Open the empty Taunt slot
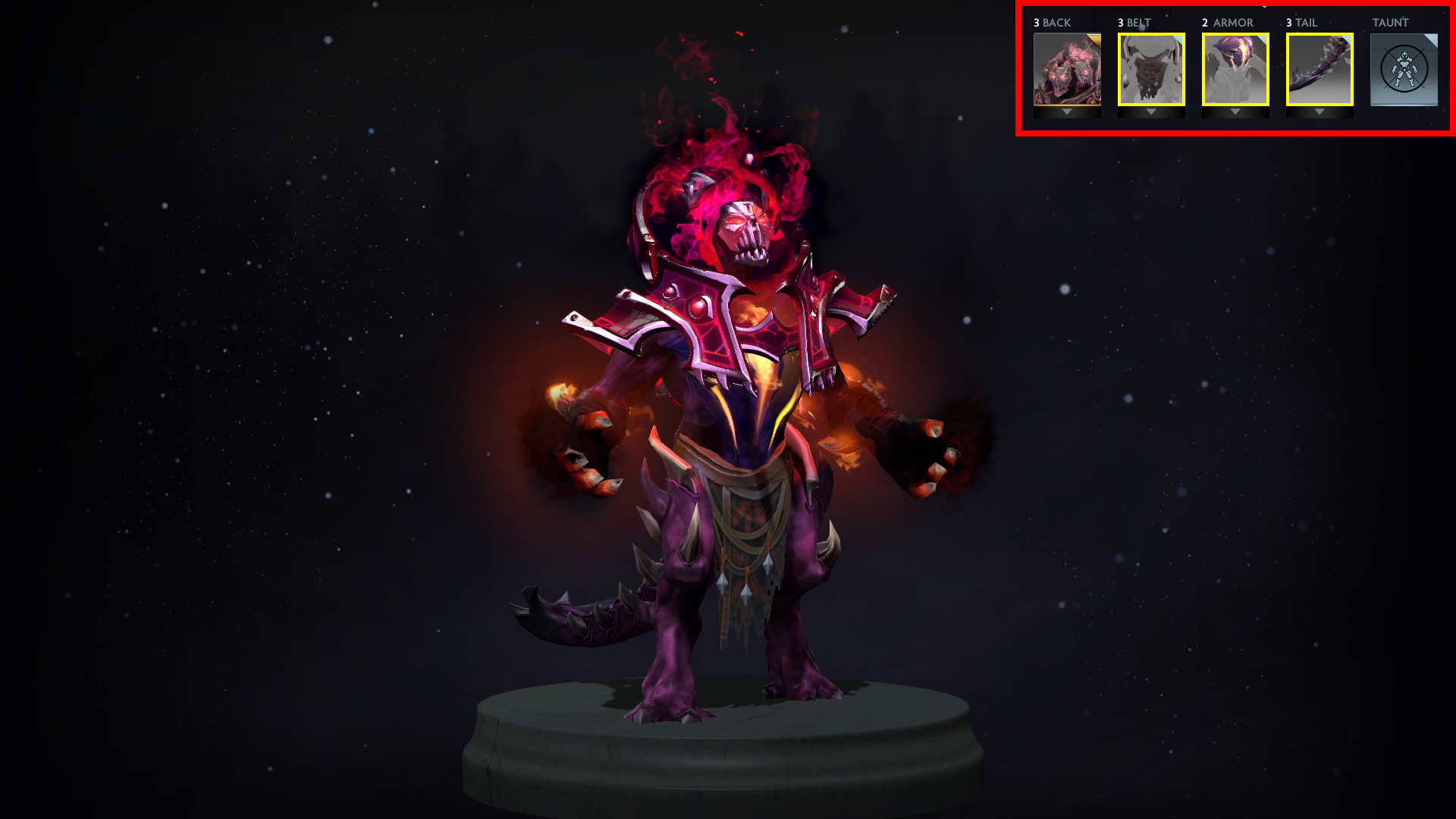1456x819 pixels. [1404, 69]
